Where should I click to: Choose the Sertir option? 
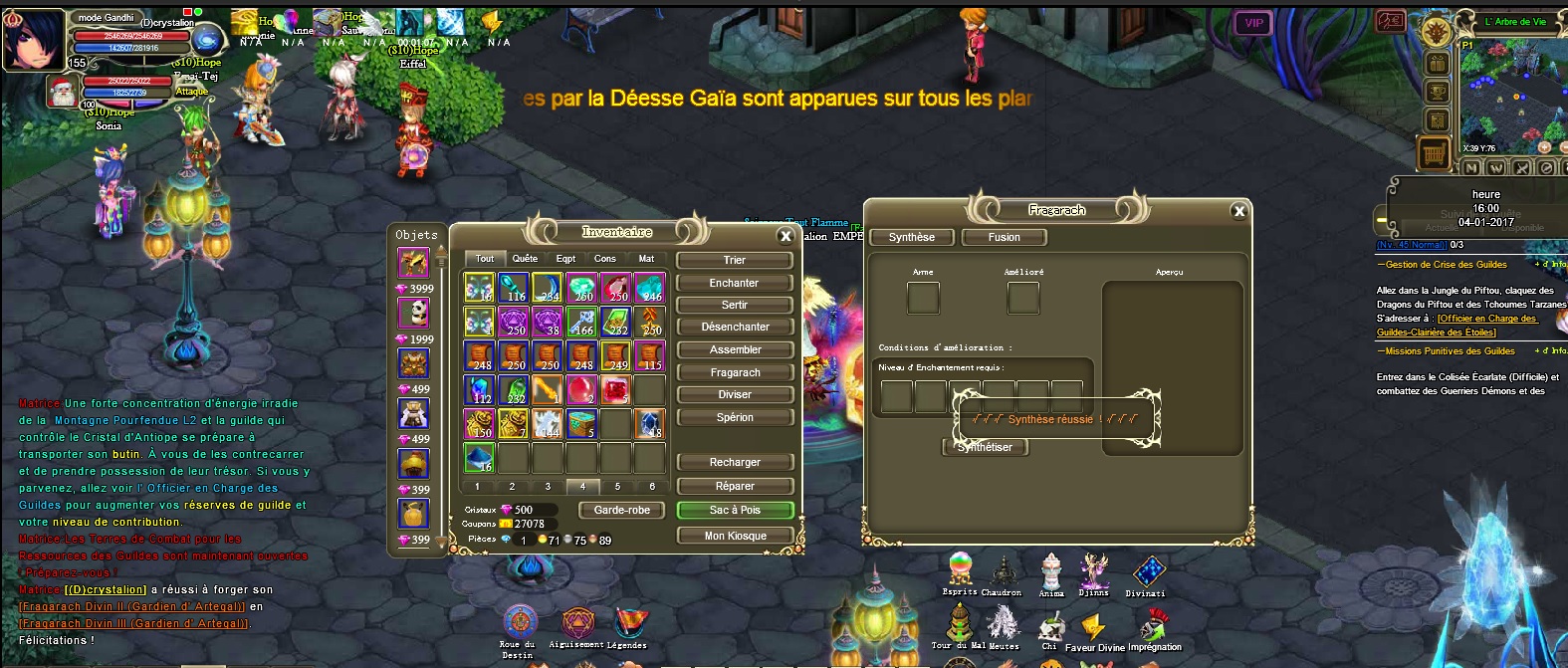point(735,305)
